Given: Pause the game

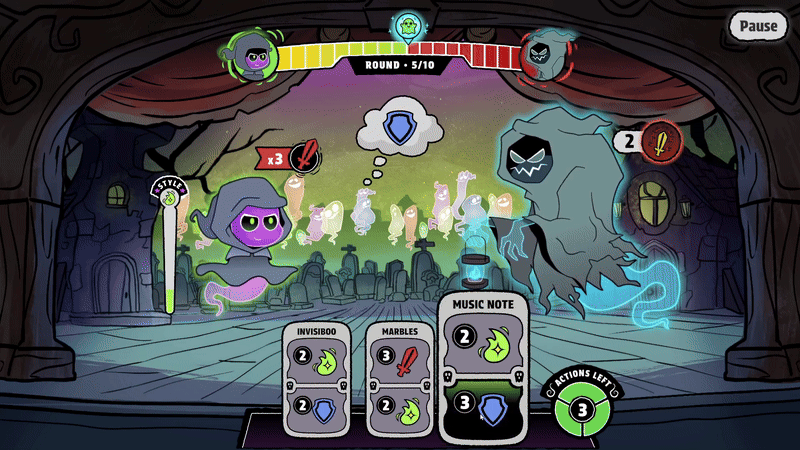Looking at the screenshot, I should click(x=757, y=26).
